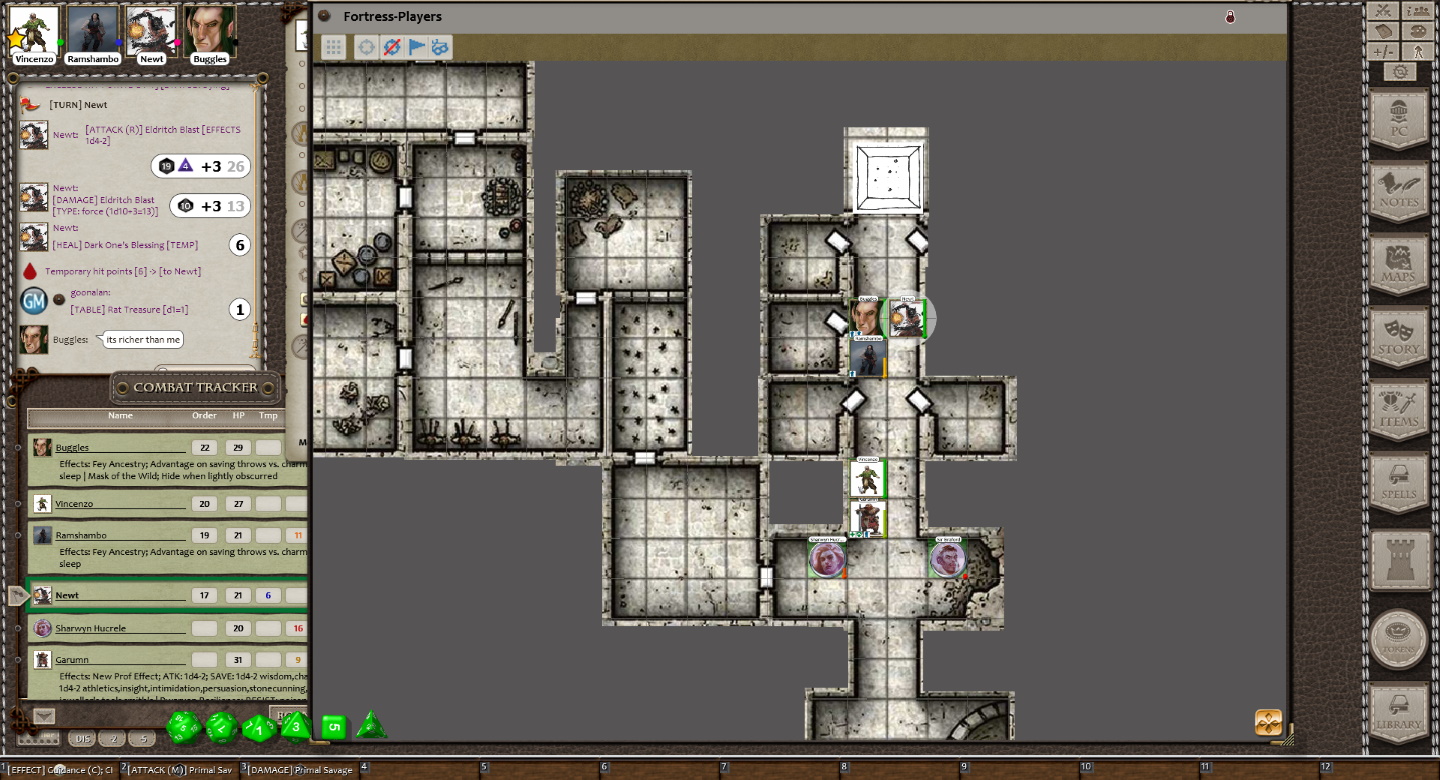Select the crosshair targeting tool
This screenshot has height=780, width=1440.
[367, 47]
